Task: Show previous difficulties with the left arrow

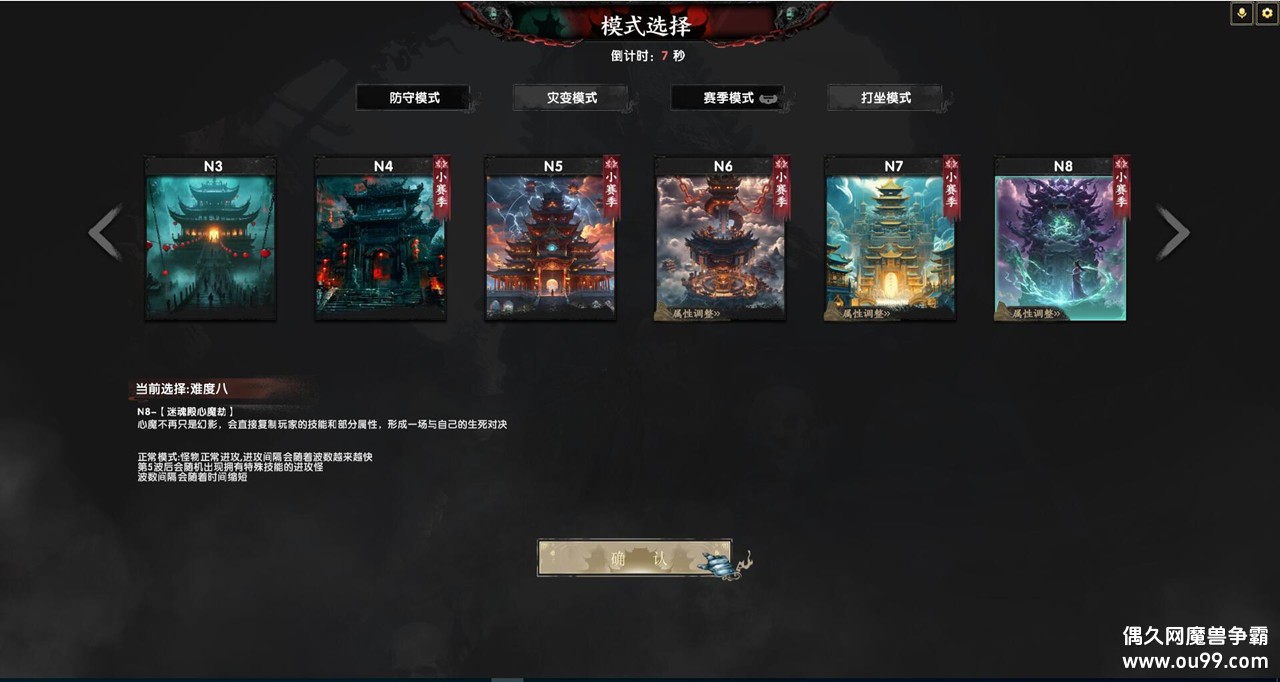Action: 105,233
